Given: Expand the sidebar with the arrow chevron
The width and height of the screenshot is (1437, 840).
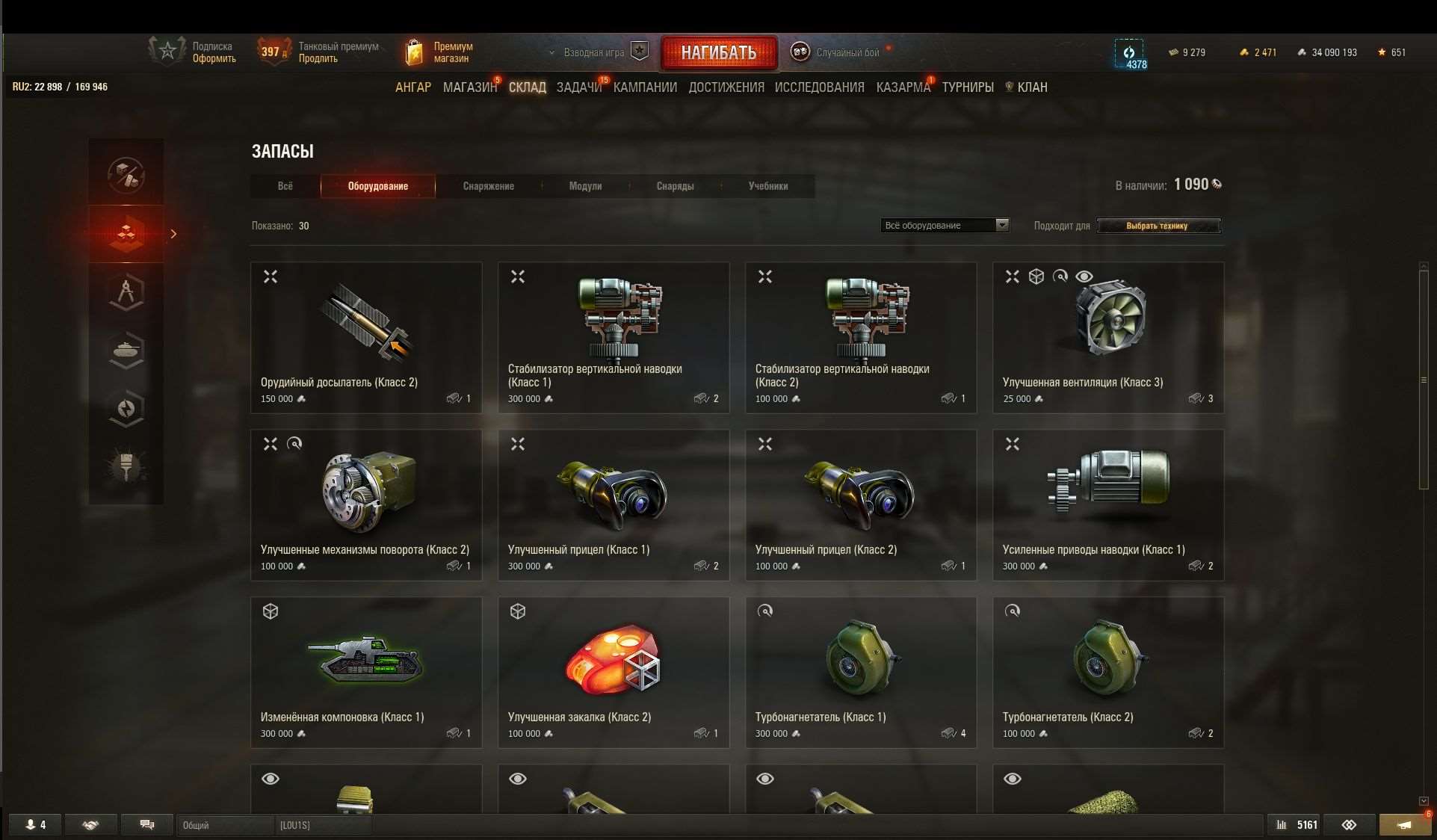Looking at the screenshot, I should pyautogui.click(x=174, y=234).
